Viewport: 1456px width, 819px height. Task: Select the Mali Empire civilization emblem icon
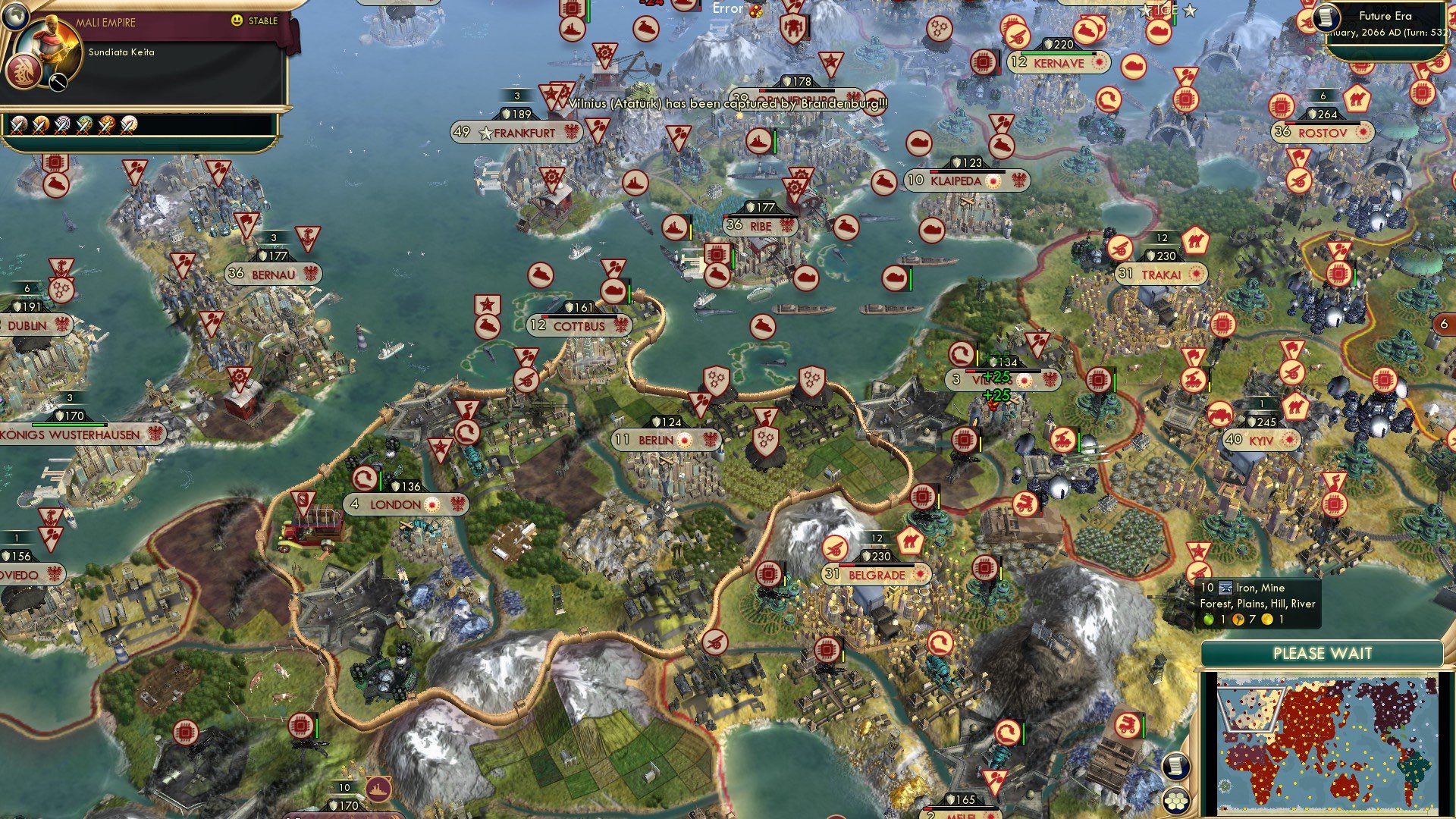click(24, 73)
